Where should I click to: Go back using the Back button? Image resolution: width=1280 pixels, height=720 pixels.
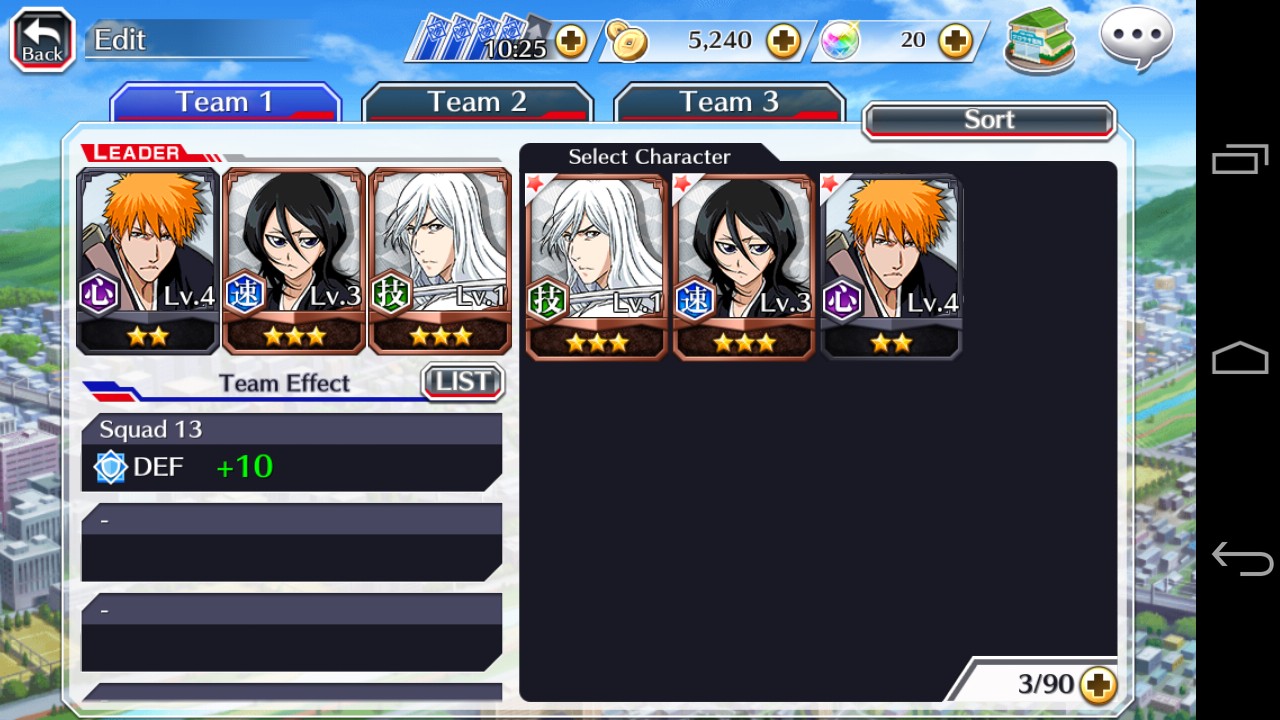43,41
